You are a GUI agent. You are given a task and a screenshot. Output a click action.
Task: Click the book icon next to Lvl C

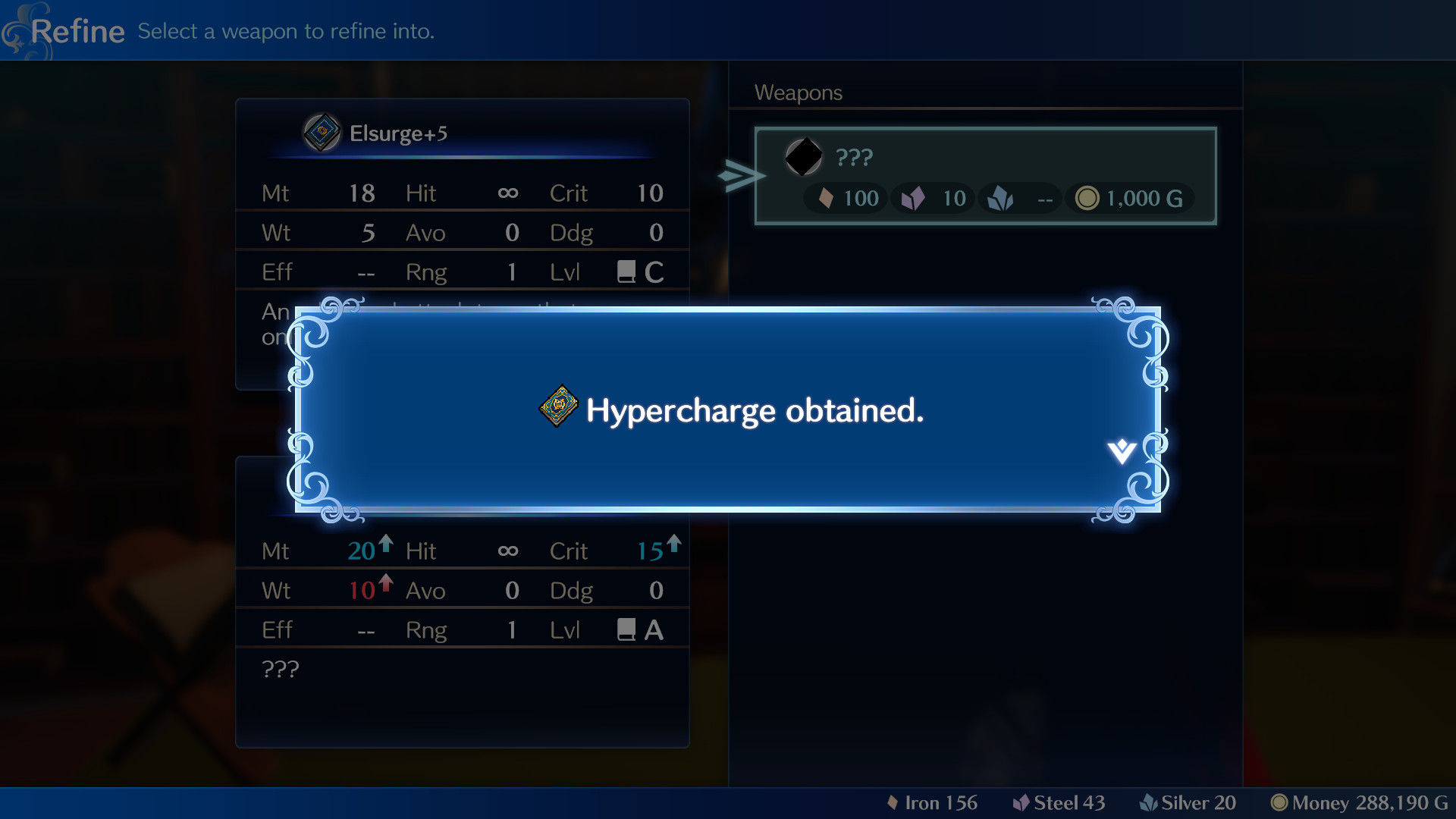(626, 271)
